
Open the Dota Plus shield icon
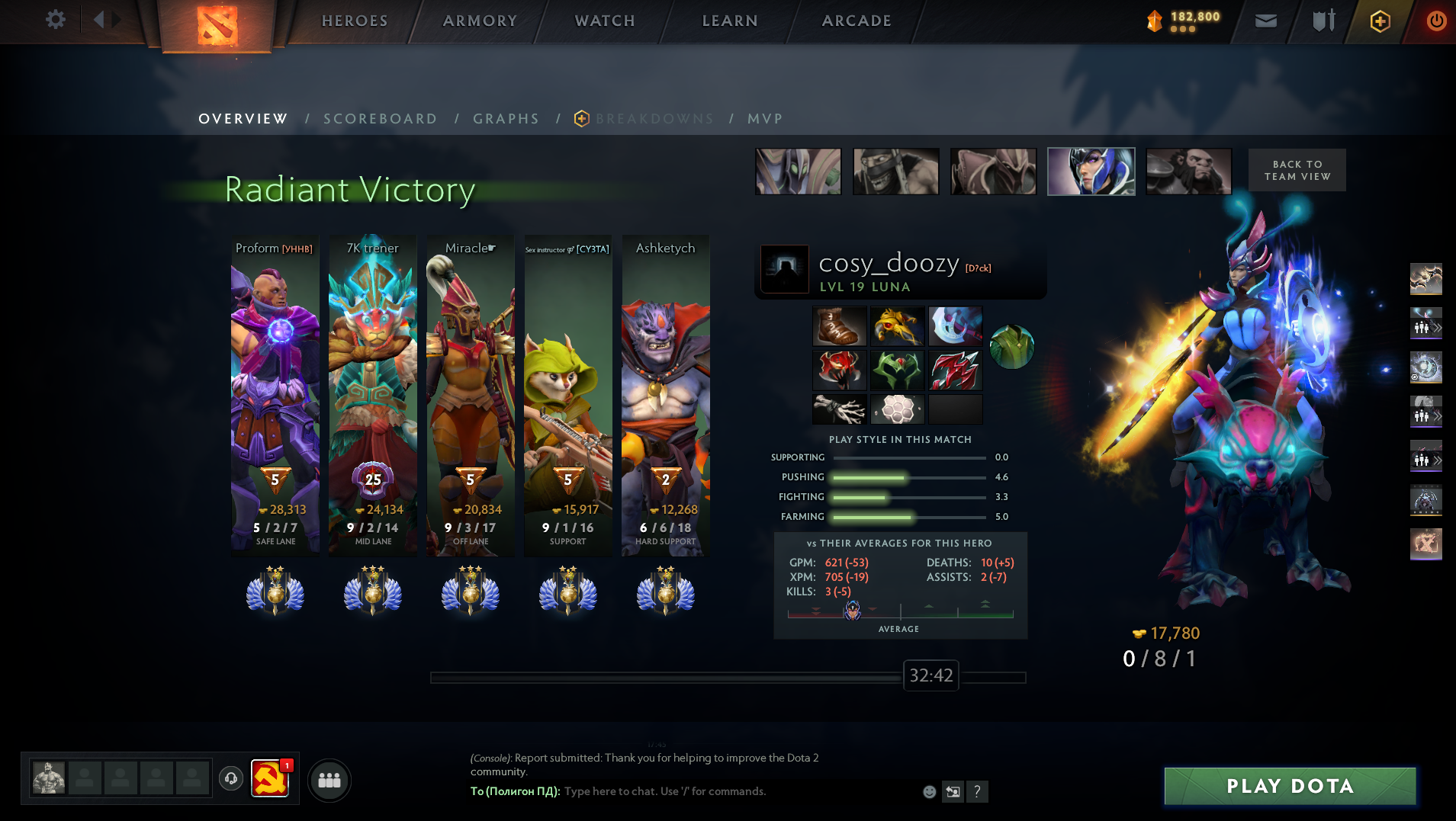point(1380,21)
